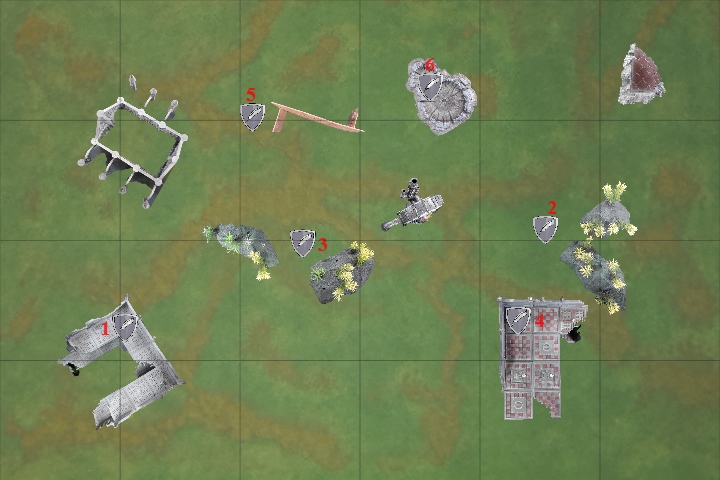Choose objective shield number 3
720x480 pixels.
[302, 242]
